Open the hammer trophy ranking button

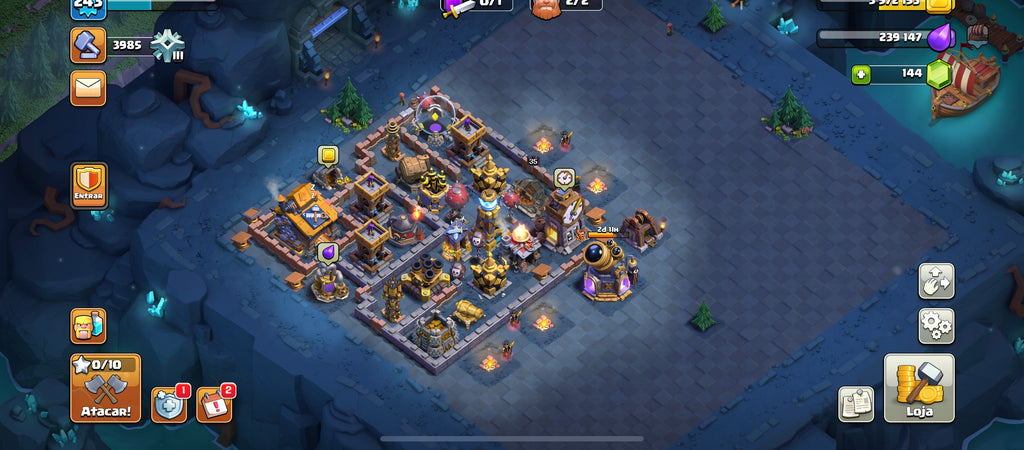[88, 45]
